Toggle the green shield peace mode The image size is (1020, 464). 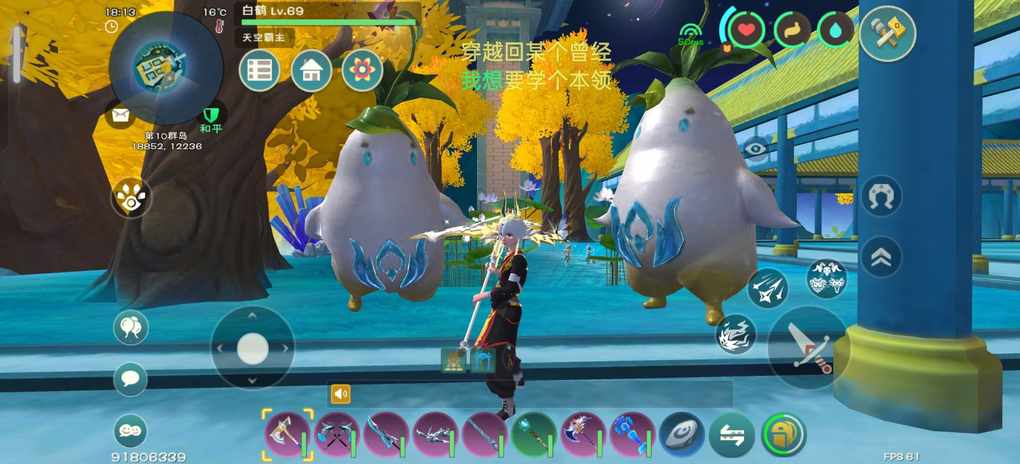(210, 116)
